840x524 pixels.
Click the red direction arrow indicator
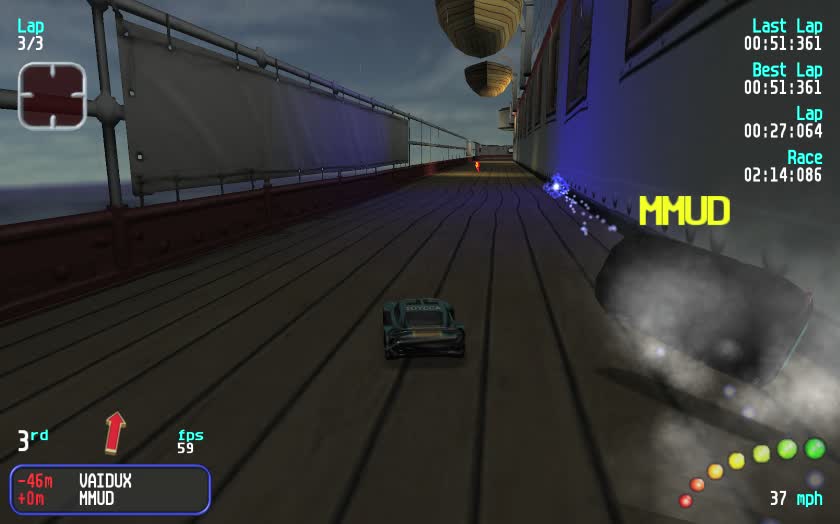click(116, 432)
